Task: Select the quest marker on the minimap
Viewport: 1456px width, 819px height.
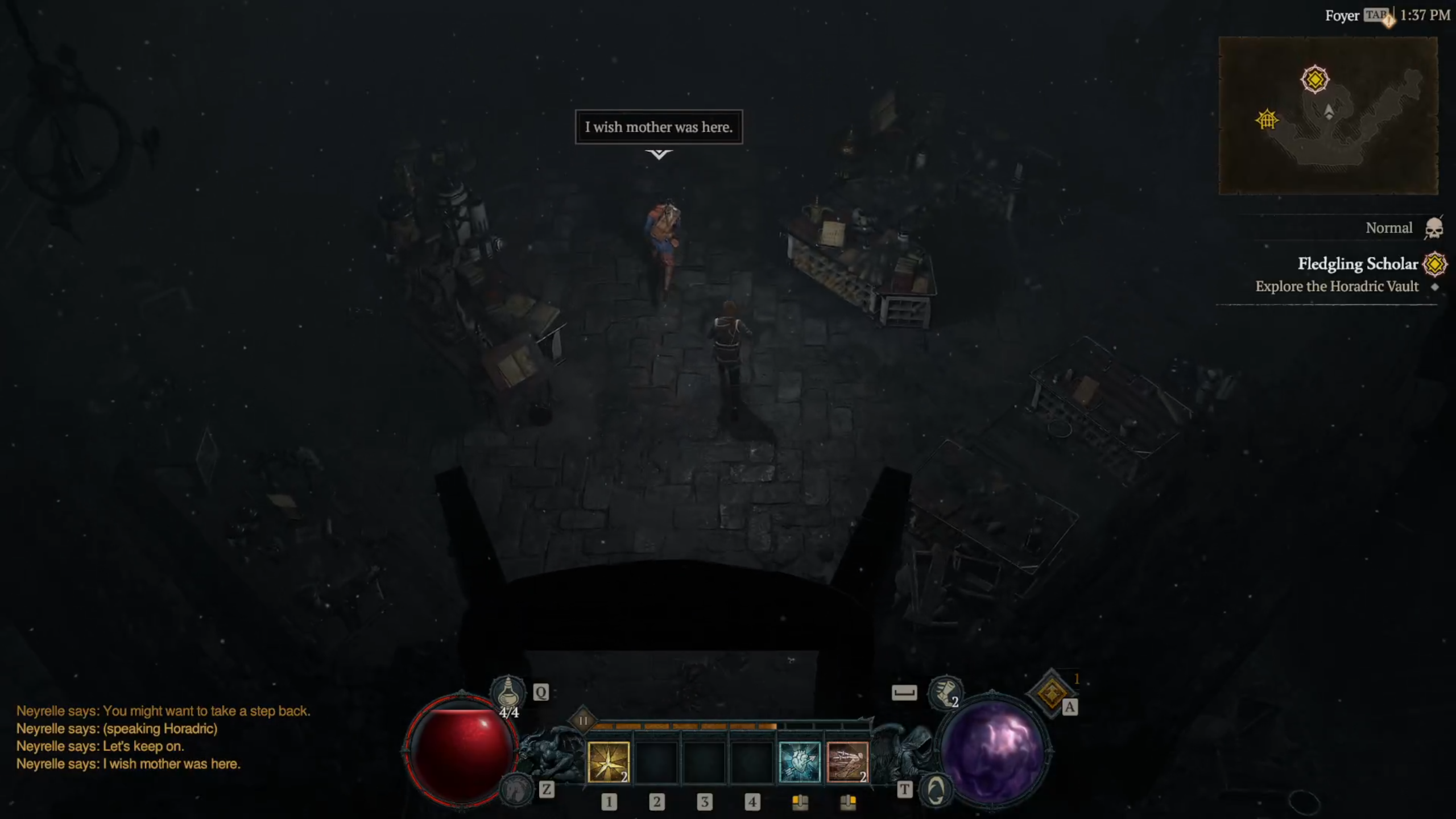Action: 1314,79
